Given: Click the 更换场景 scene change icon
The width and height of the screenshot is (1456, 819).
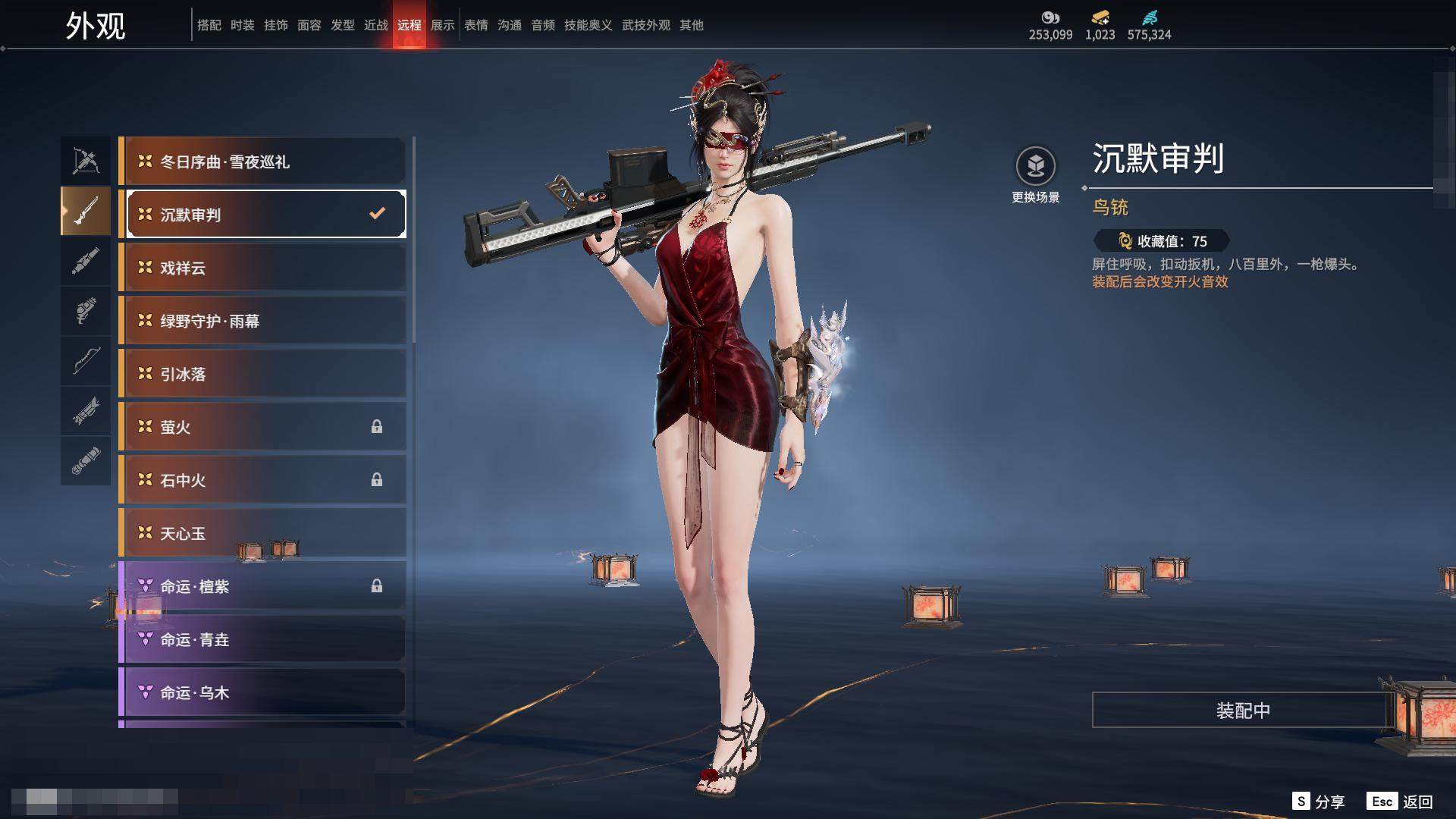Looking at the screenshot, I should 1035,166.
